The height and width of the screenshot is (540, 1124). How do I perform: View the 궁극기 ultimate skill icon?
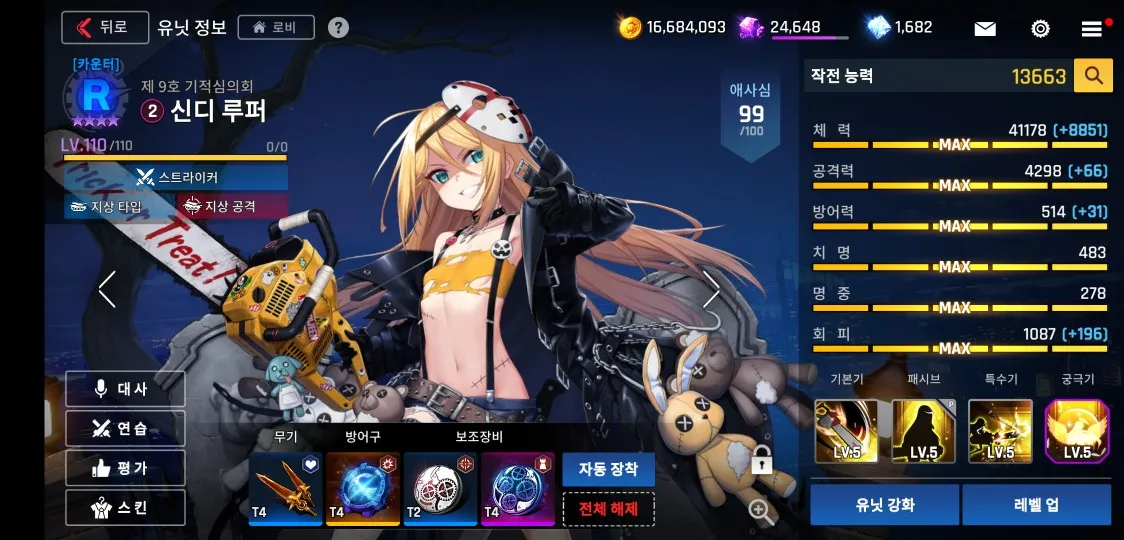click(1076, 431)
